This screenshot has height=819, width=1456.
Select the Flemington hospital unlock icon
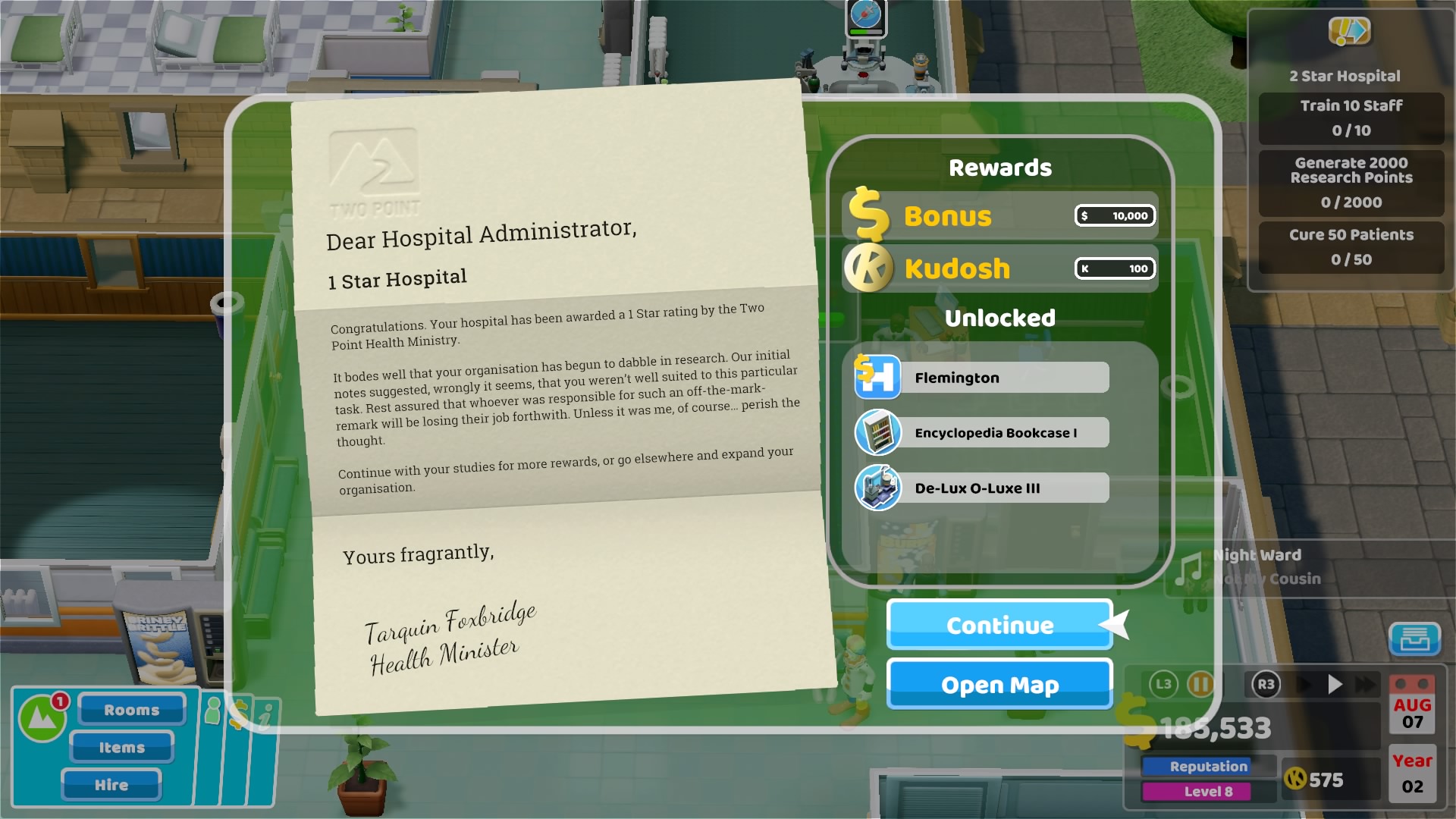(x=876, y=377)
